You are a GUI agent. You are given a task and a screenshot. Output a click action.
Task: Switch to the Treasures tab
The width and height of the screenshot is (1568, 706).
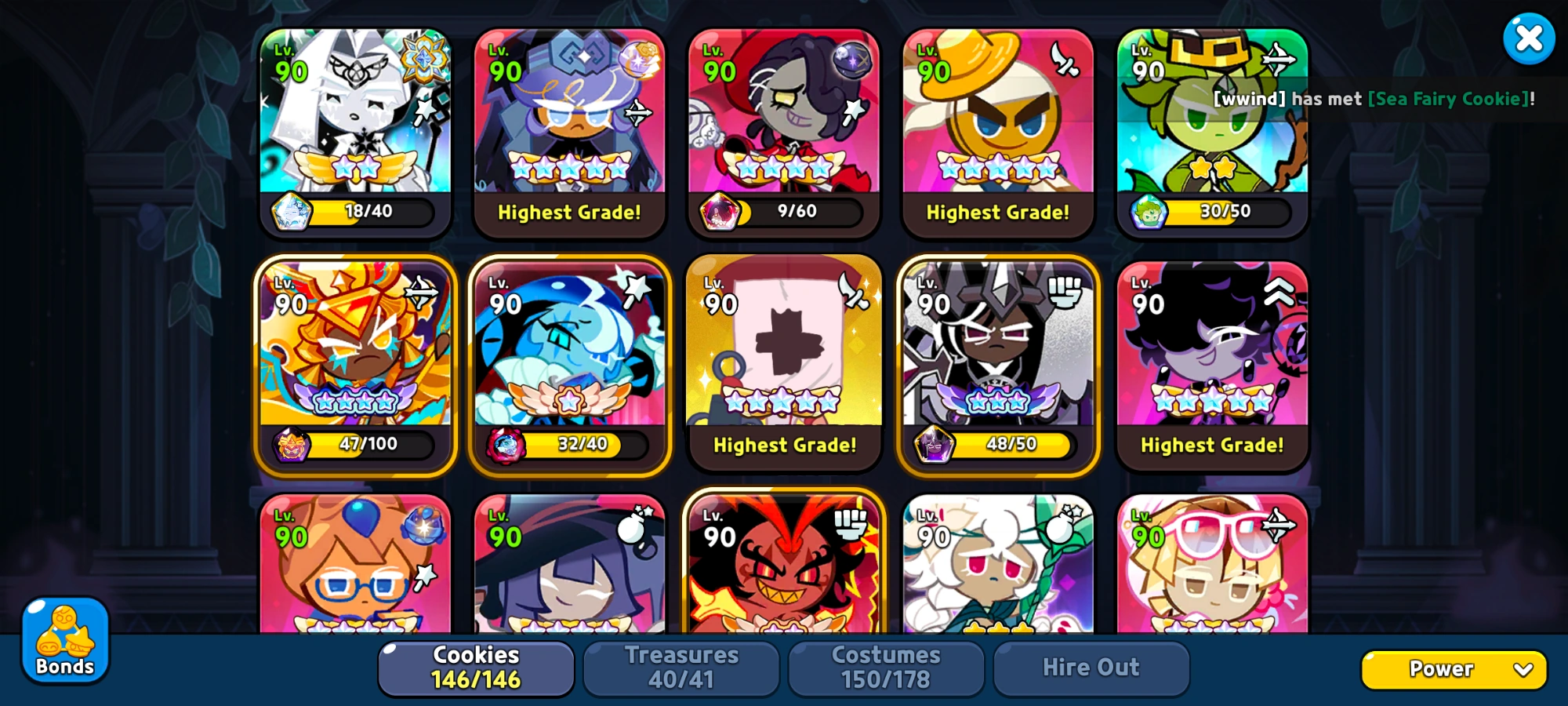(681, 667)
